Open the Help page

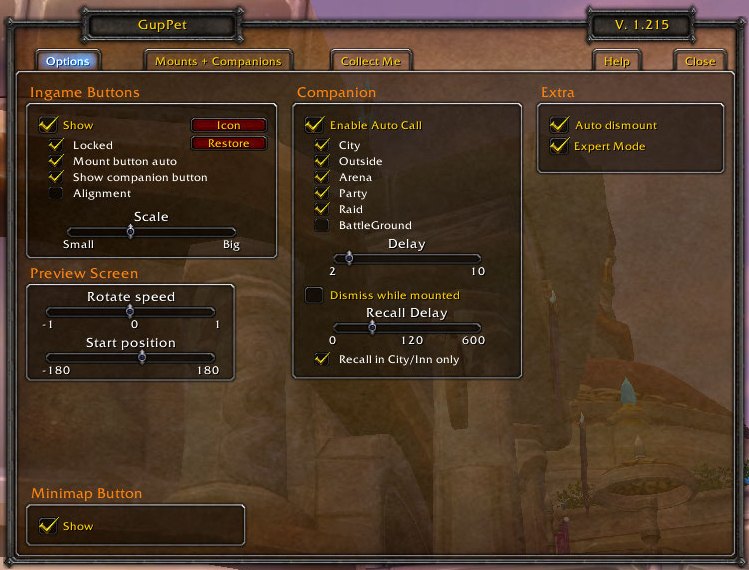pos(617,61)
